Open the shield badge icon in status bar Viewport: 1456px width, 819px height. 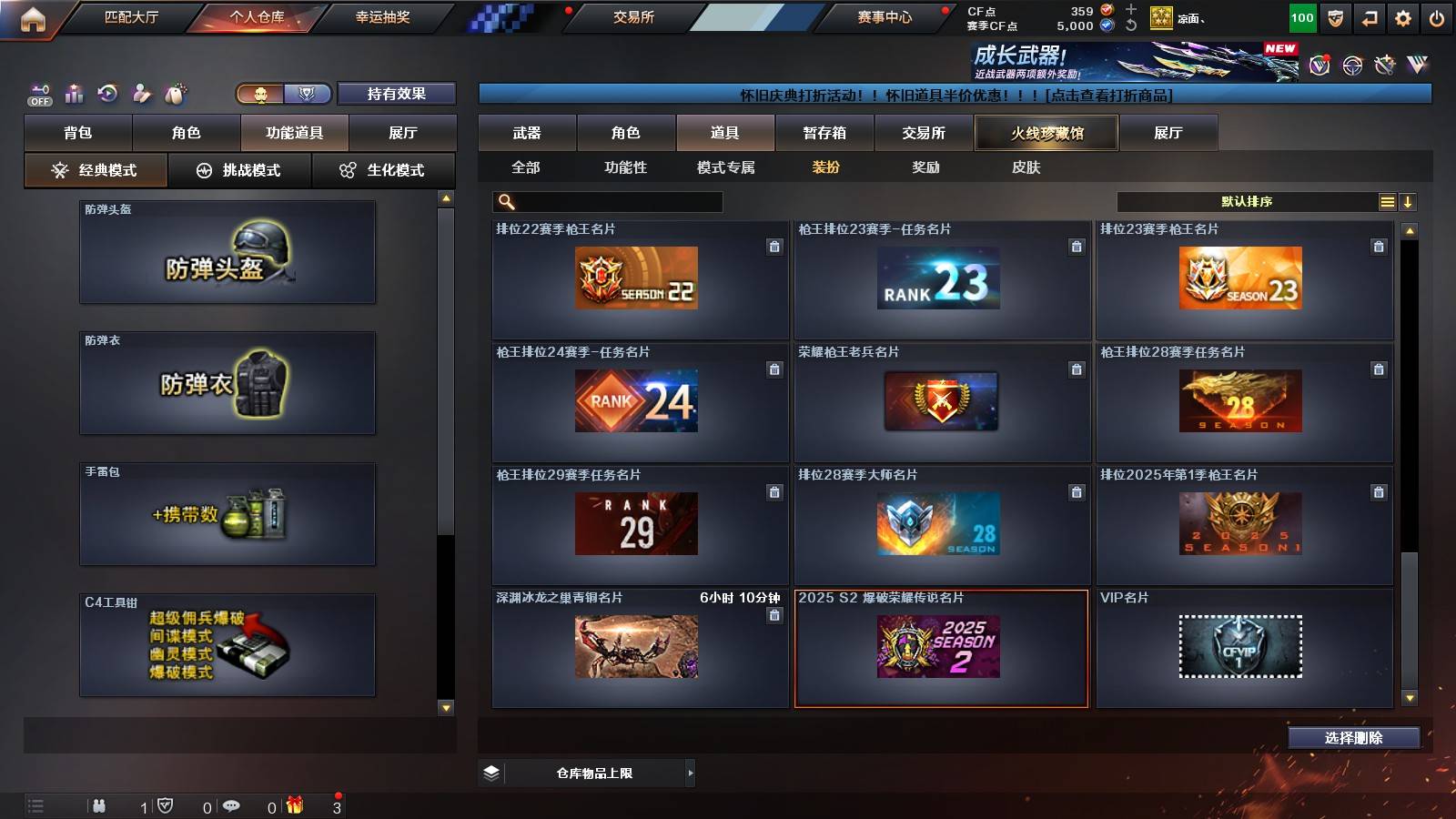(166, 806)
